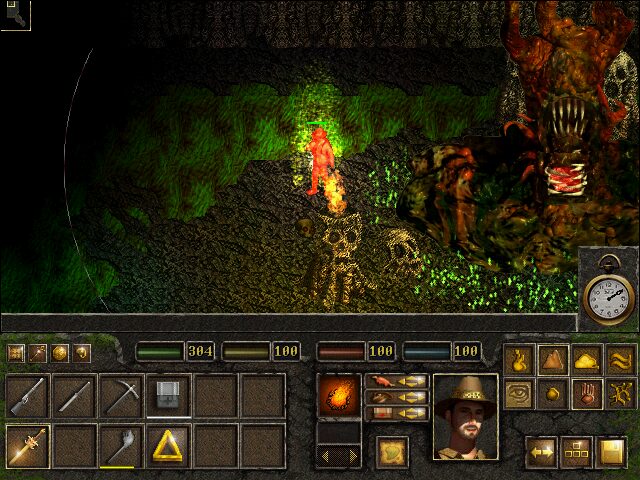This screenshot has height=480, width=640.
Task: Open the map parchment button
Action: [392, 451]
